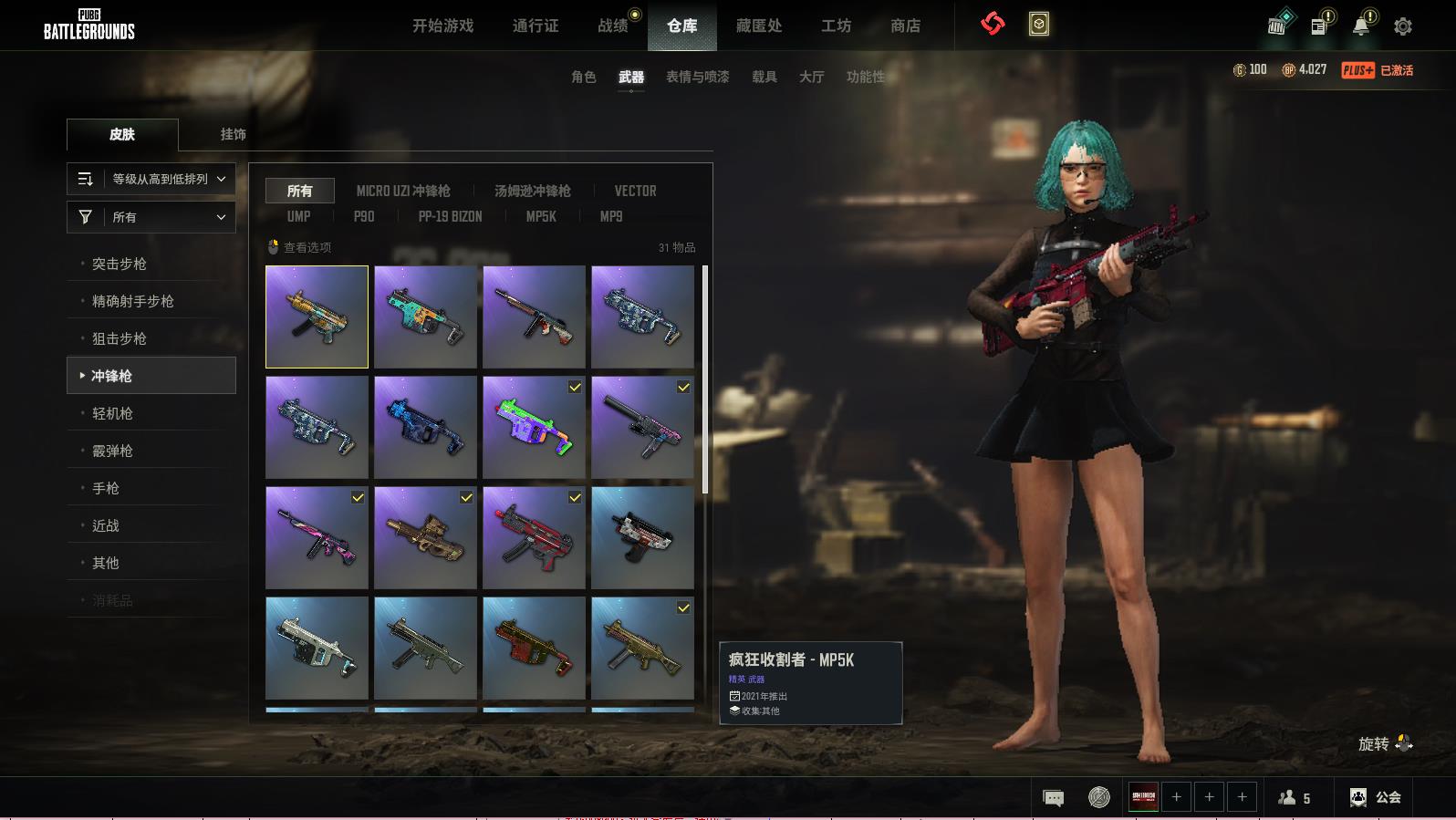Open the 载具 vehicle tab
The width and height of the screenshot is (1456, 820).
[x=764, y=77]
